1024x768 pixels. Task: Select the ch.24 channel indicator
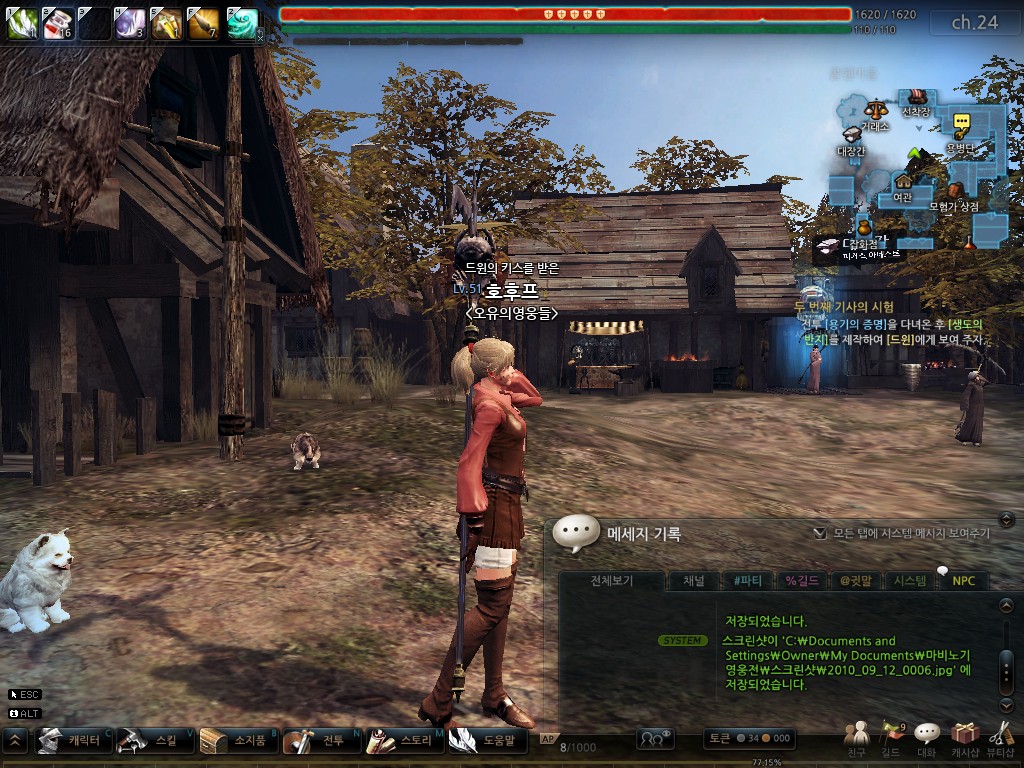click(x=974, y=23)
